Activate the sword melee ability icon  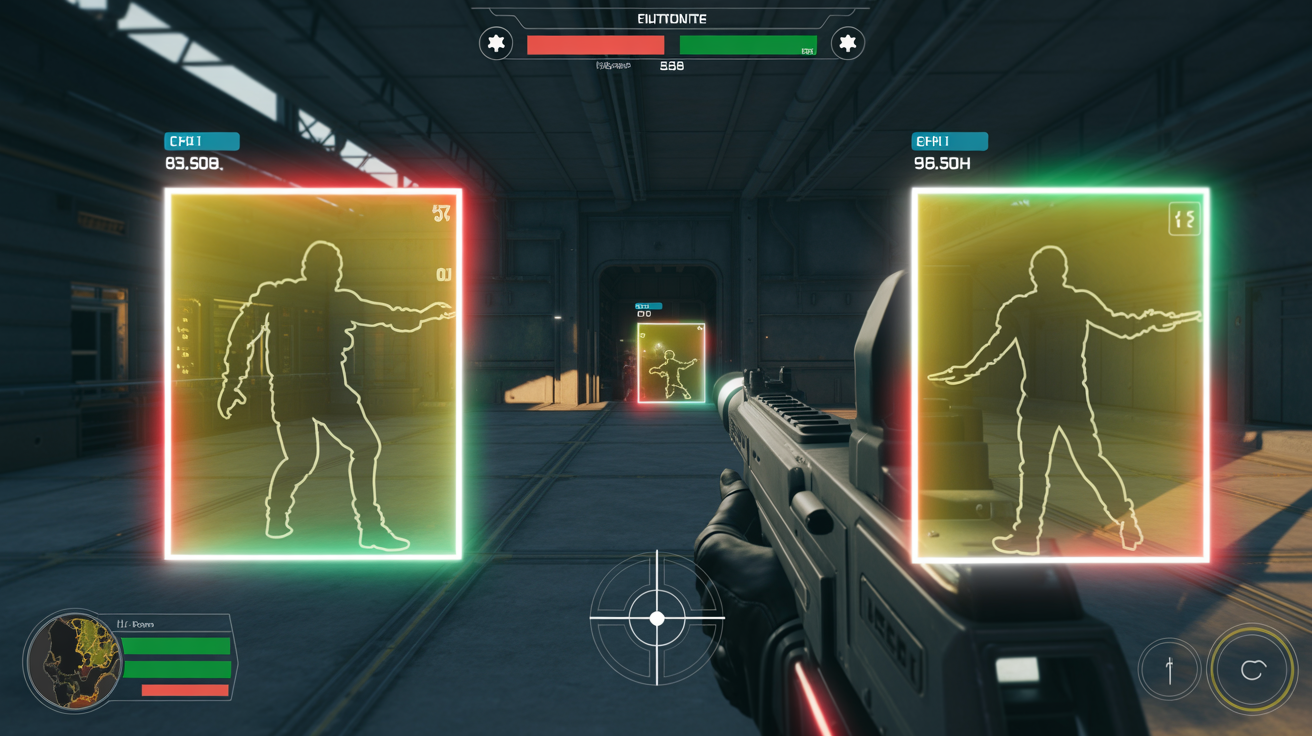[1169, 669]
